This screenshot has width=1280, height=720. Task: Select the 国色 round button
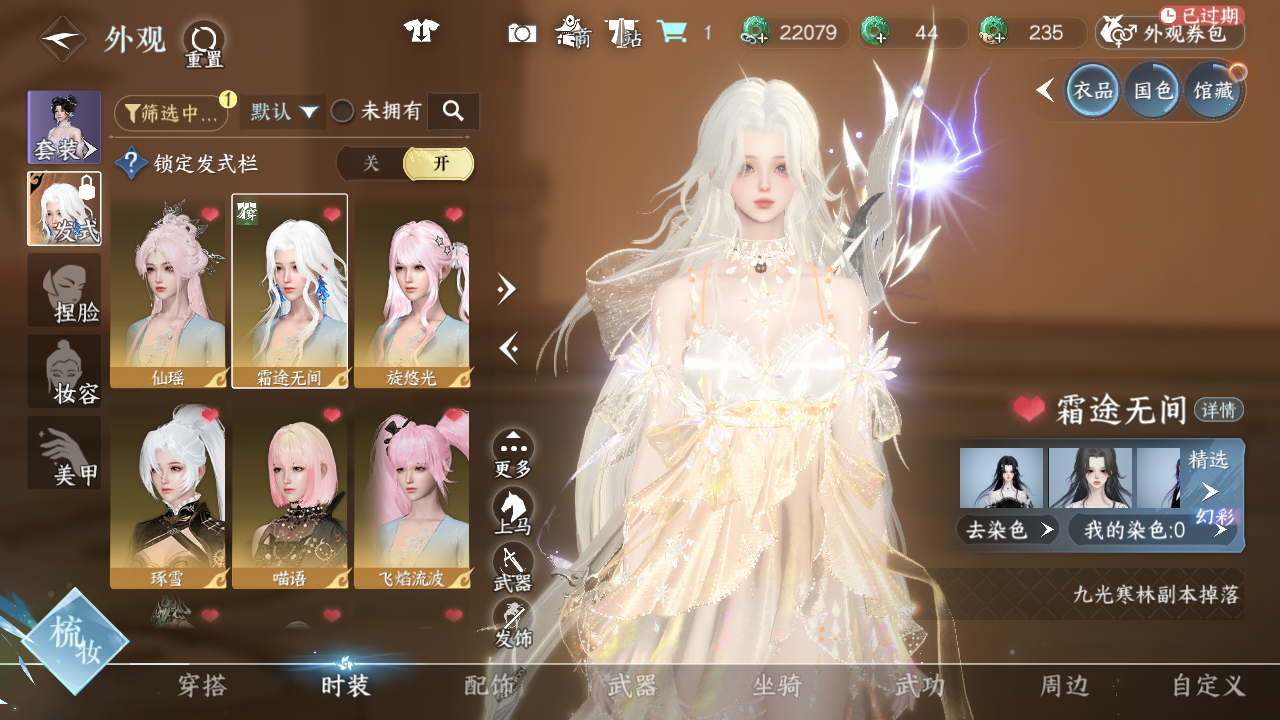pyautogui.click(x=1152, y=90)
